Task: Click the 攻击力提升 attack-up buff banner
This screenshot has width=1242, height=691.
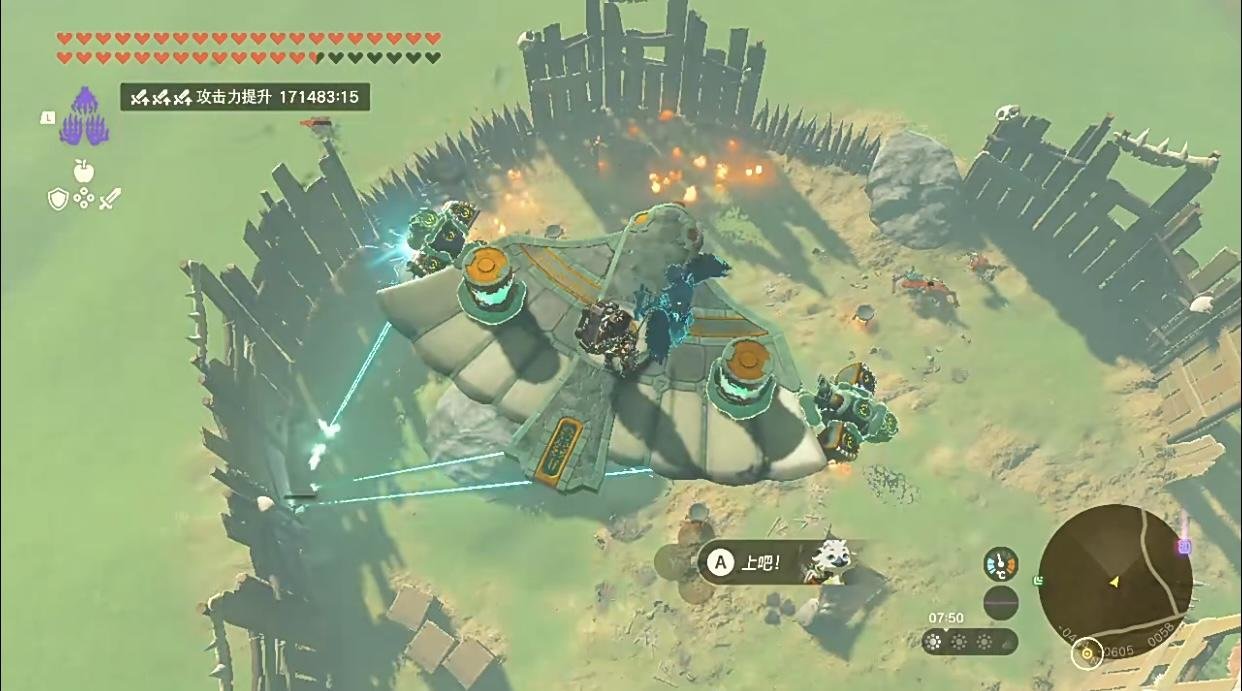Action: pyautogui.click(x=246, y=97)
